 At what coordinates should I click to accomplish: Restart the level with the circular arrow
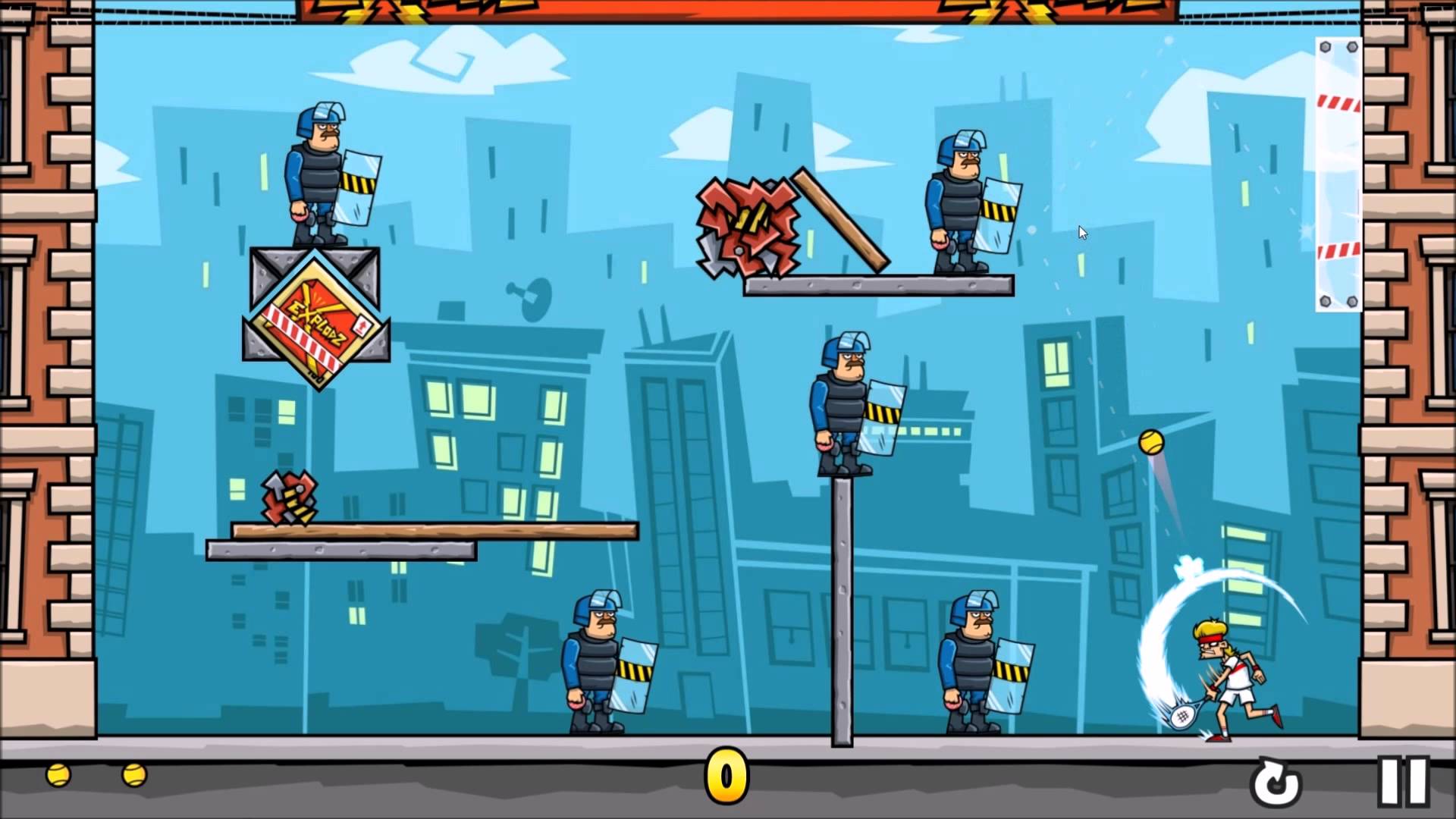coord(1278,783)
